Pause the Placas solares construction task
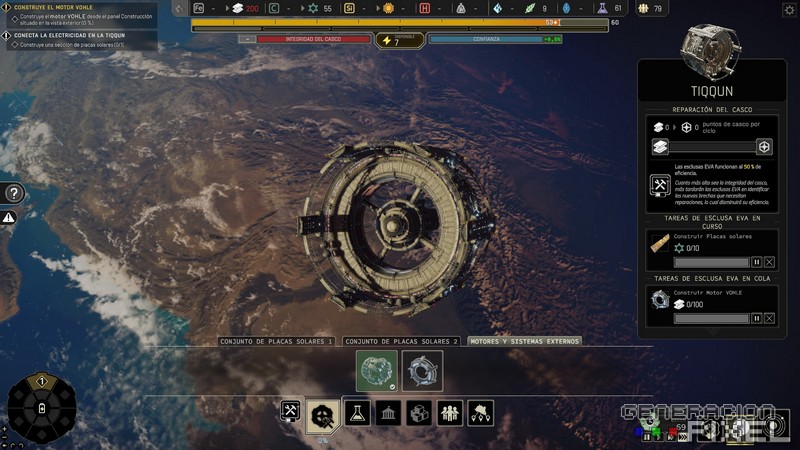Screen dimensions: 800x450 point(756,262)
